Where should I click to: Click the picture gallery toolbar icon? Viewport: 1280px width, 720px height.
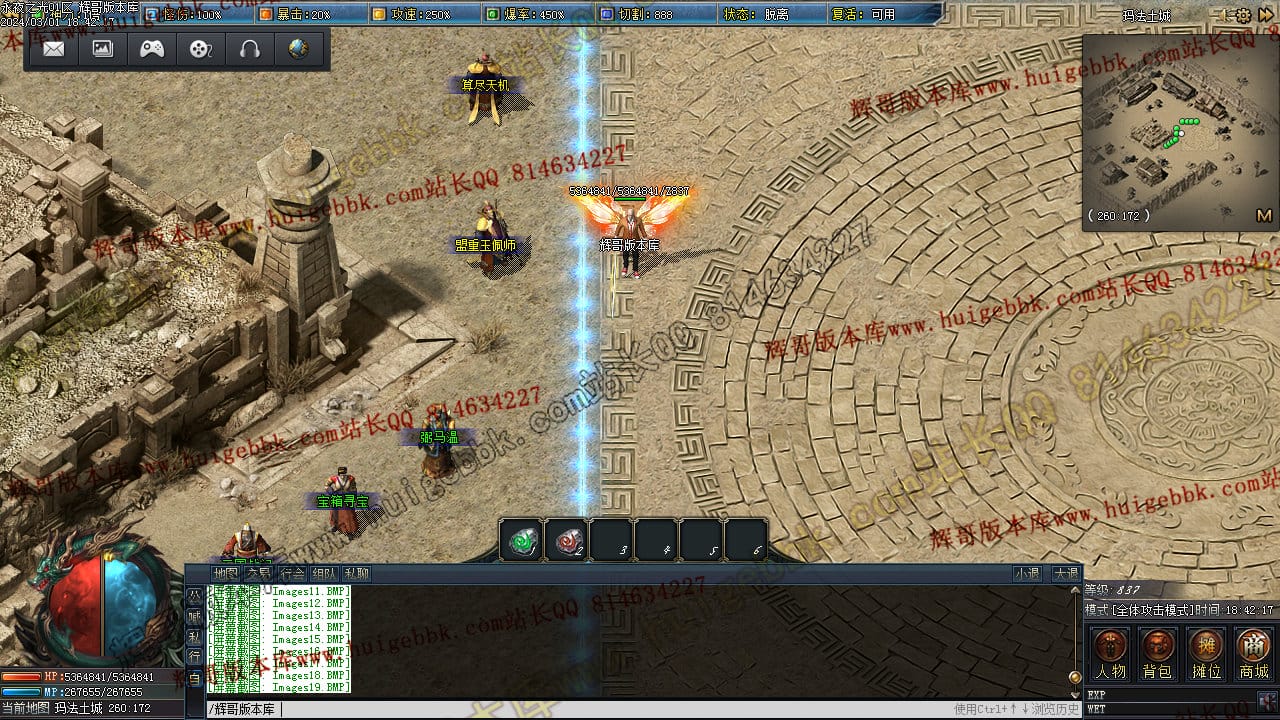tap(103, 49)
